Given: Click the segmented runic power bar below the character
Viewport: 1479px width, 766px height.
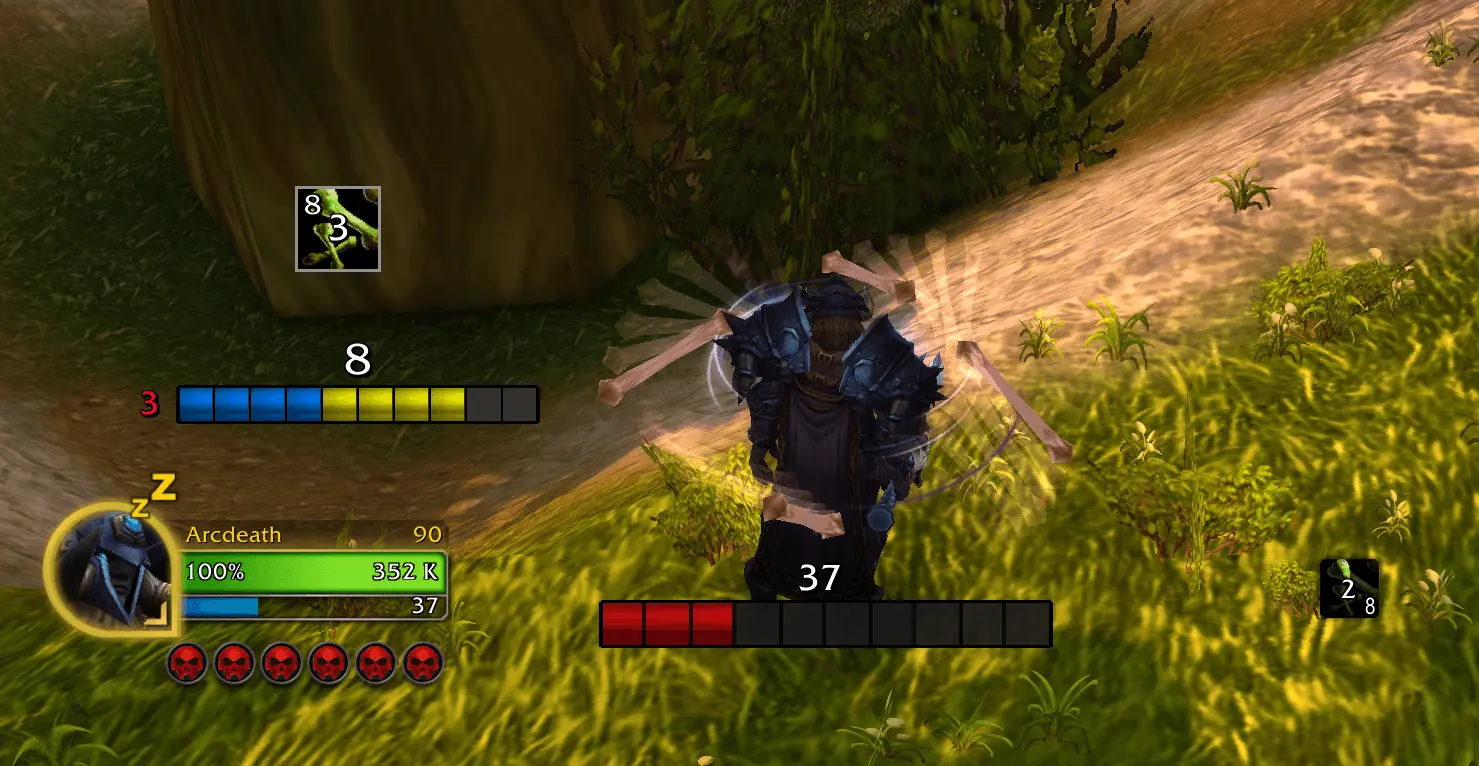Looking at the screenshot, I should 825,622.
